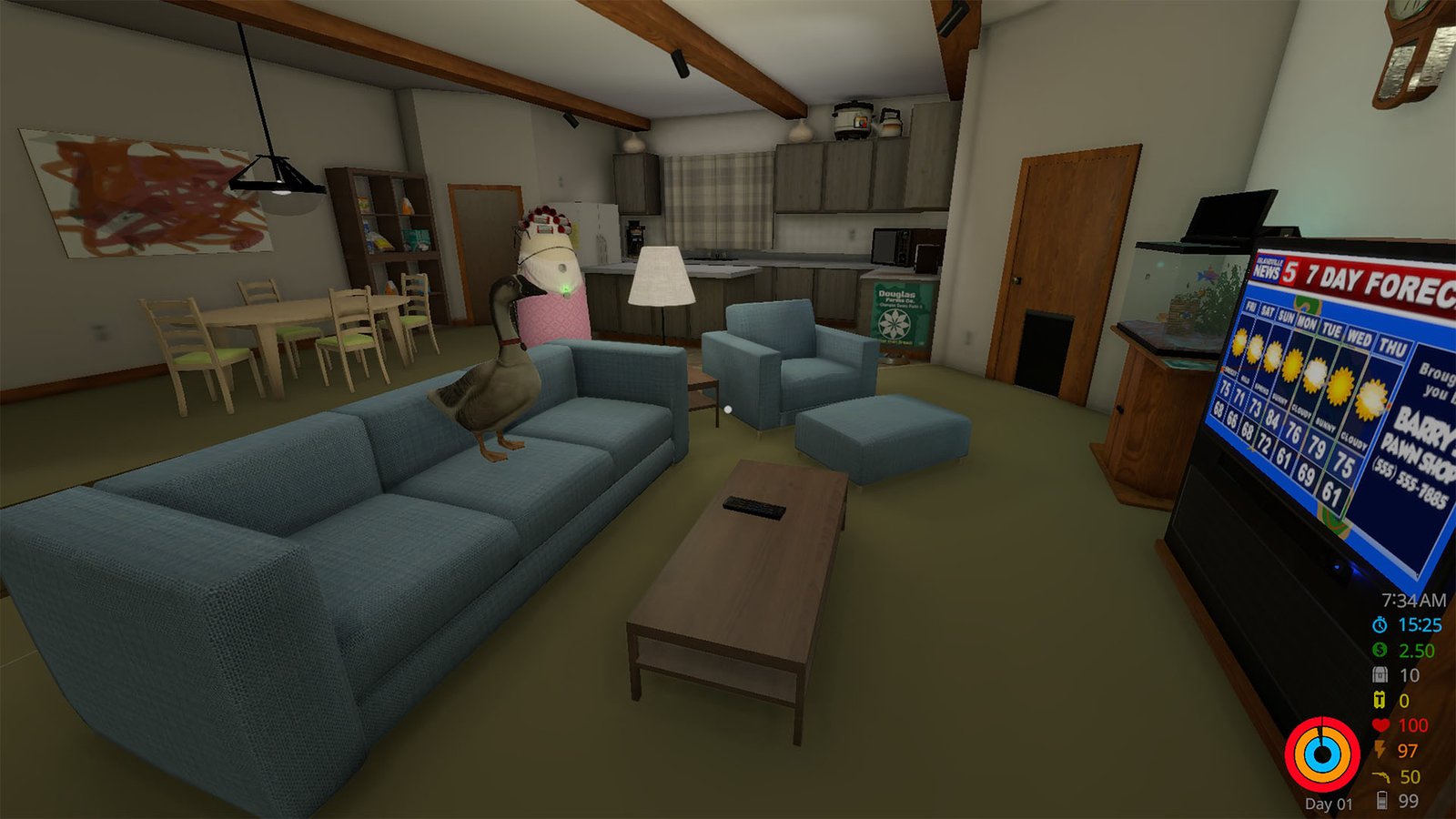This screenshot has width=1456, height=819.
Task: Click the green dollar money icon
Action: pos(1380,650)
